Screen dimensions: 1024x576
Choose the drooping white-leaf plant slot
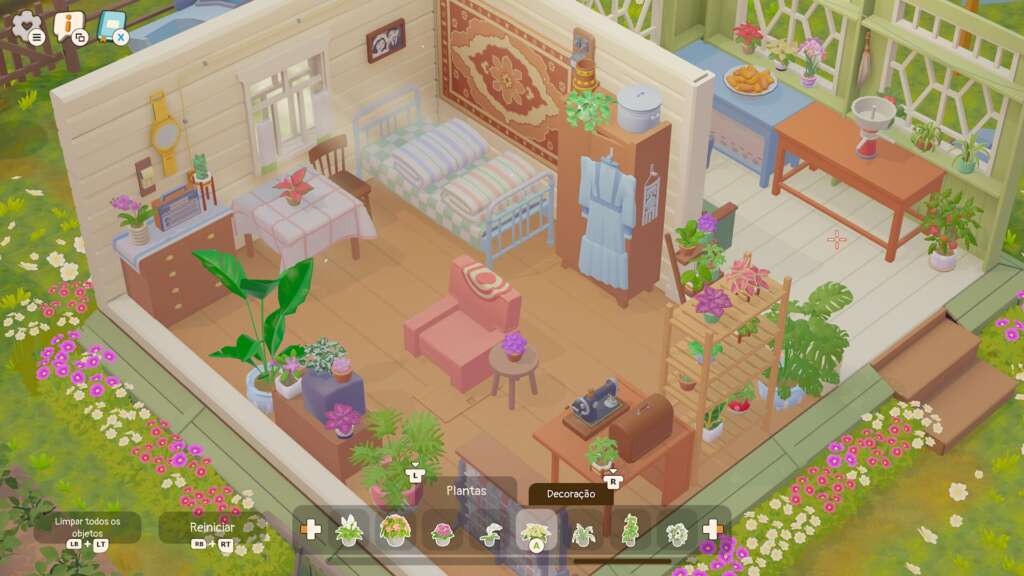[x=489, y=532]
